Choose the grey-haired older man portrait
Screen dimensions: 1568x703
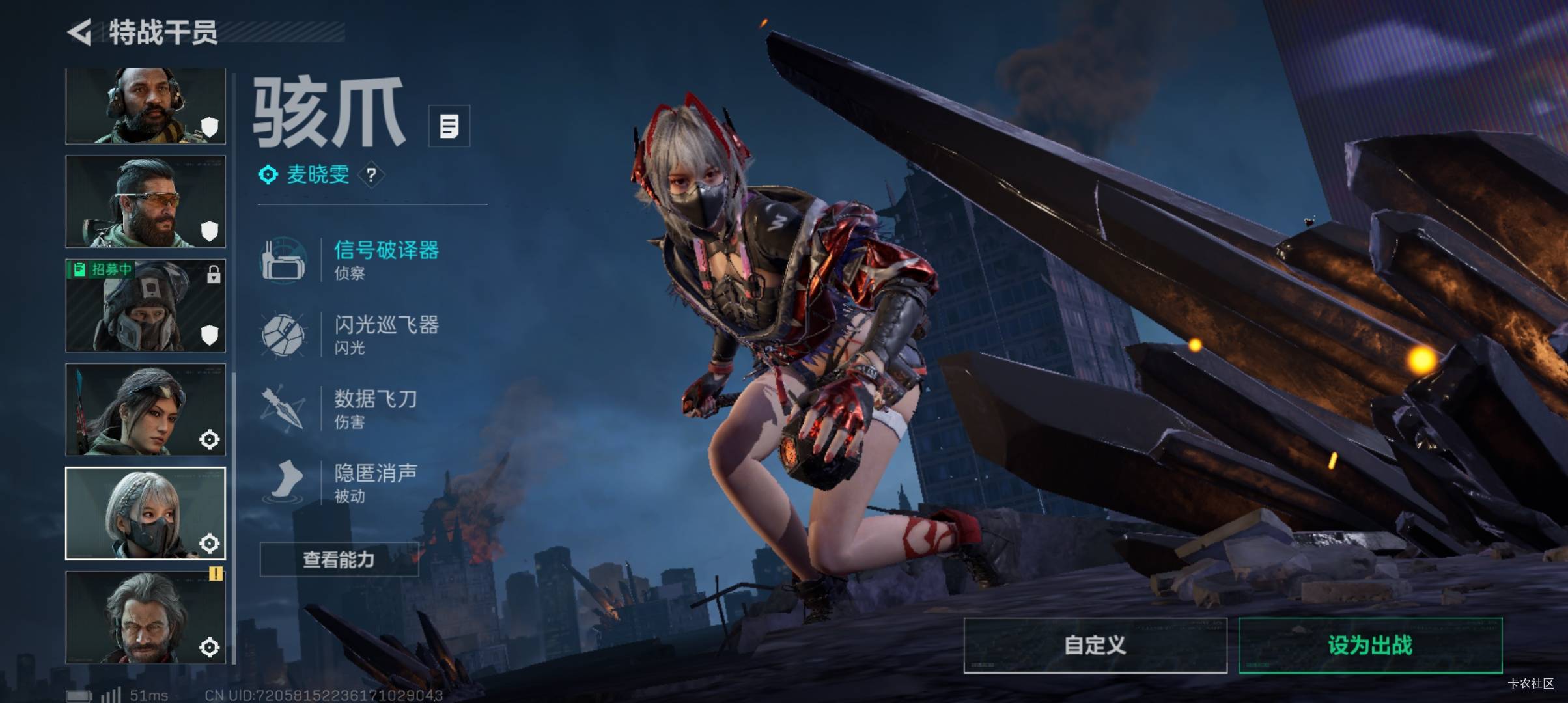[145, 617]
